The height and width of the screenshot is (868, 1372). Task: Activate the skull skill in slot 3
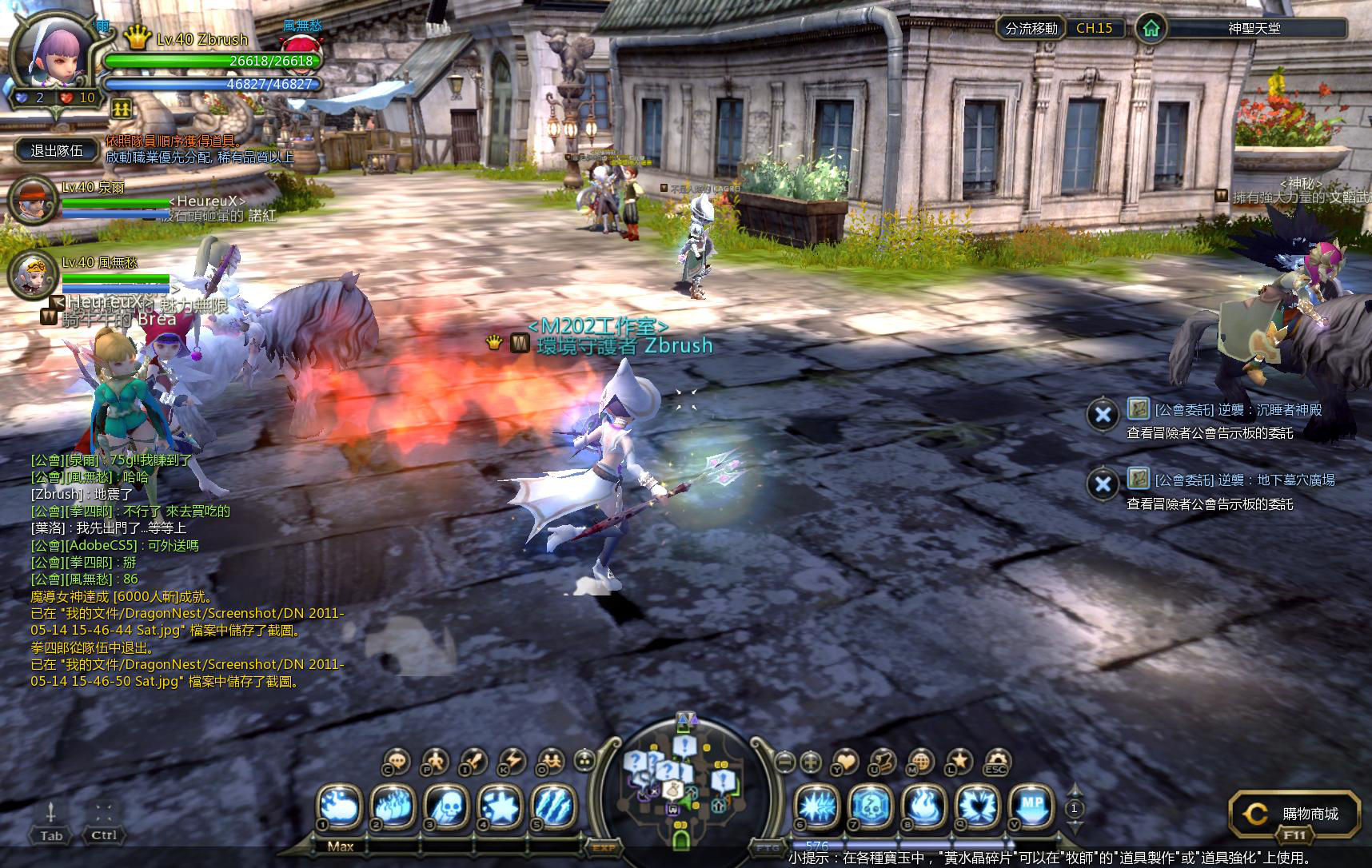coord(448,807)
